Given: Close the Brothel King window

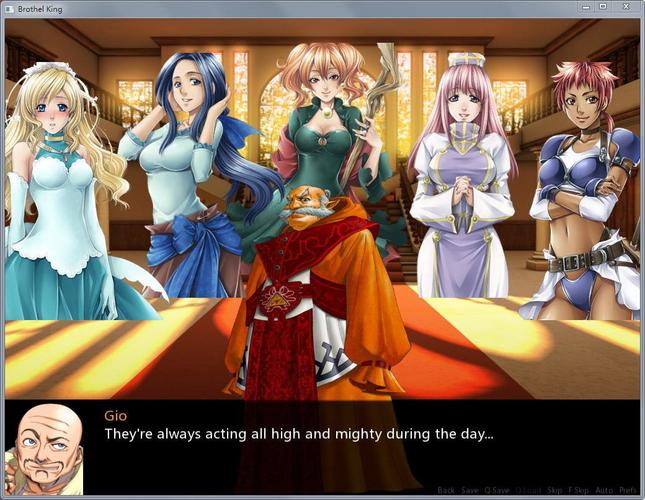Looking at the screenshot, I should (x=624, y=6).
